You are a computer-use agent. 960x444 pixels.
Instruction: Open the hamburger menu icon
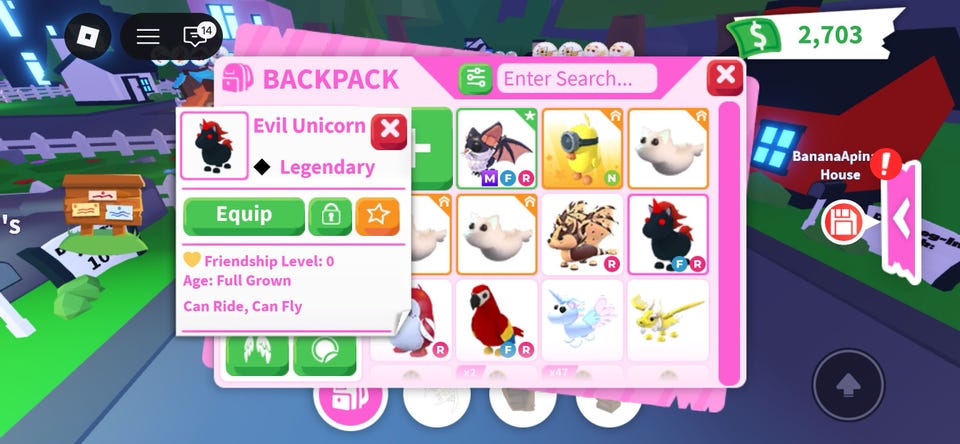tap(148, 37)
